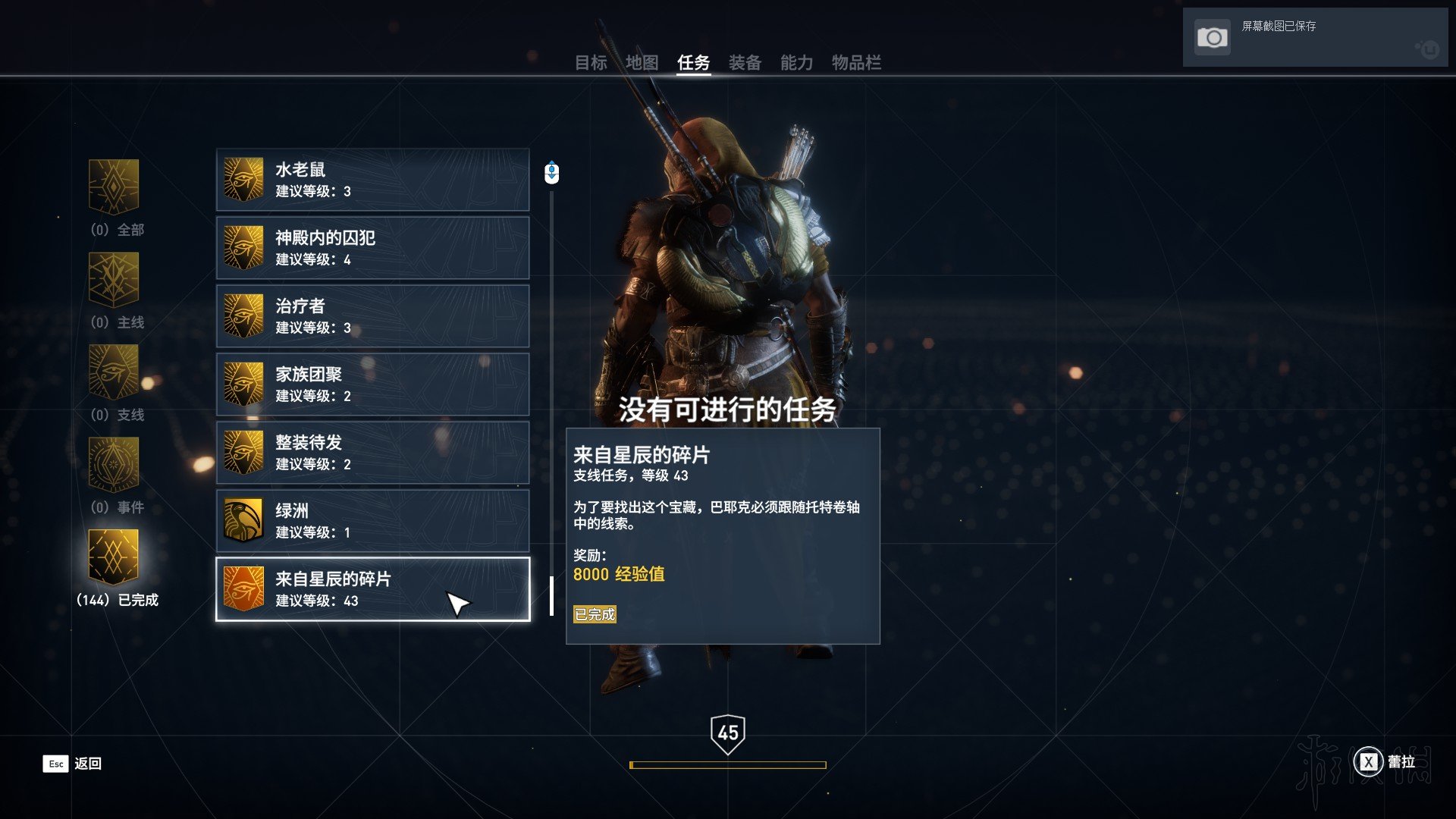
Task: Choose the 治疗者 quest row
Action: click(372, 316)
